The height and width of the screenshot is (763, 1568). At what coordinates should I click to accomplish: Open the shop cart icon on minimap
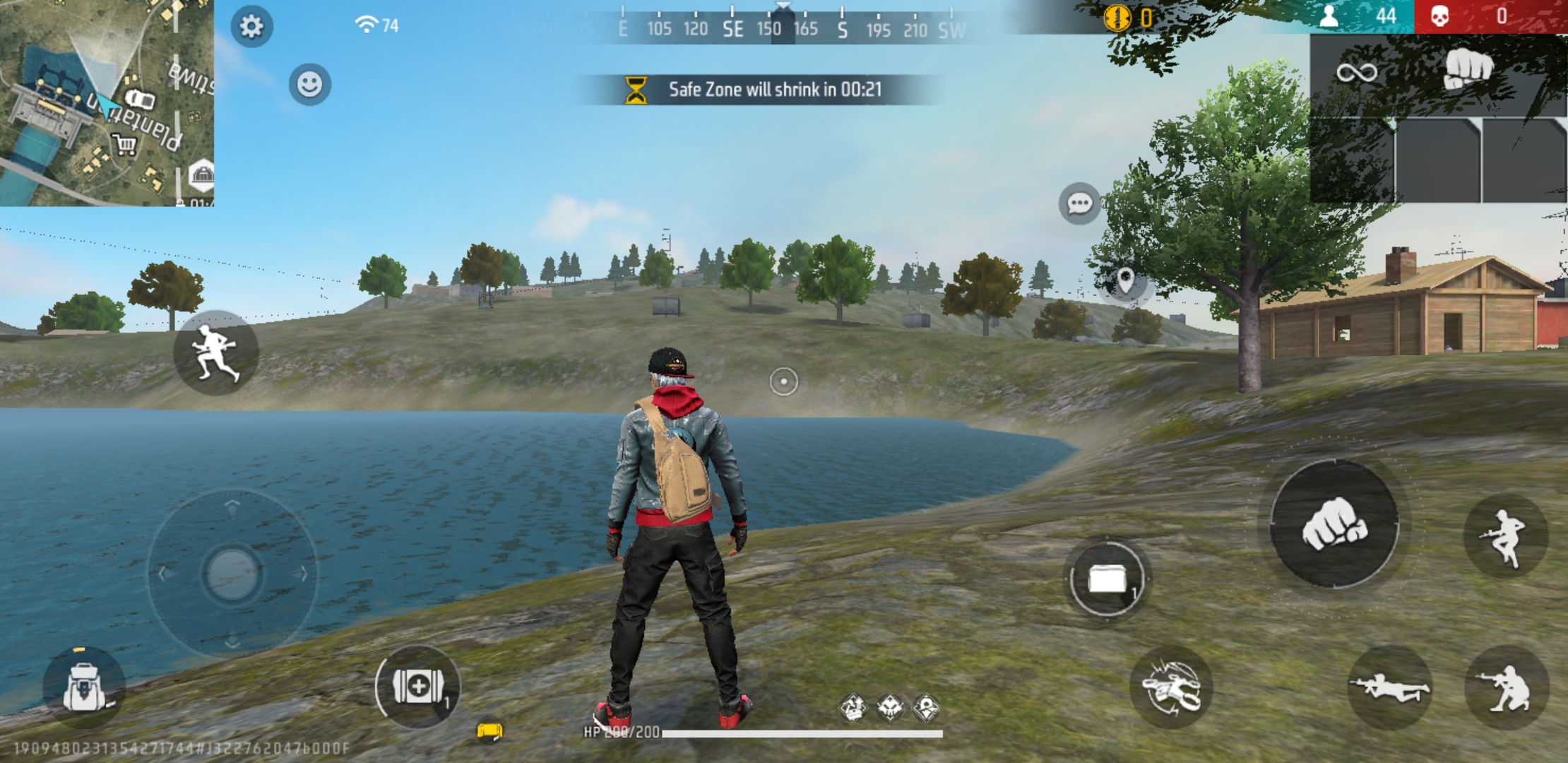[124, 145]
